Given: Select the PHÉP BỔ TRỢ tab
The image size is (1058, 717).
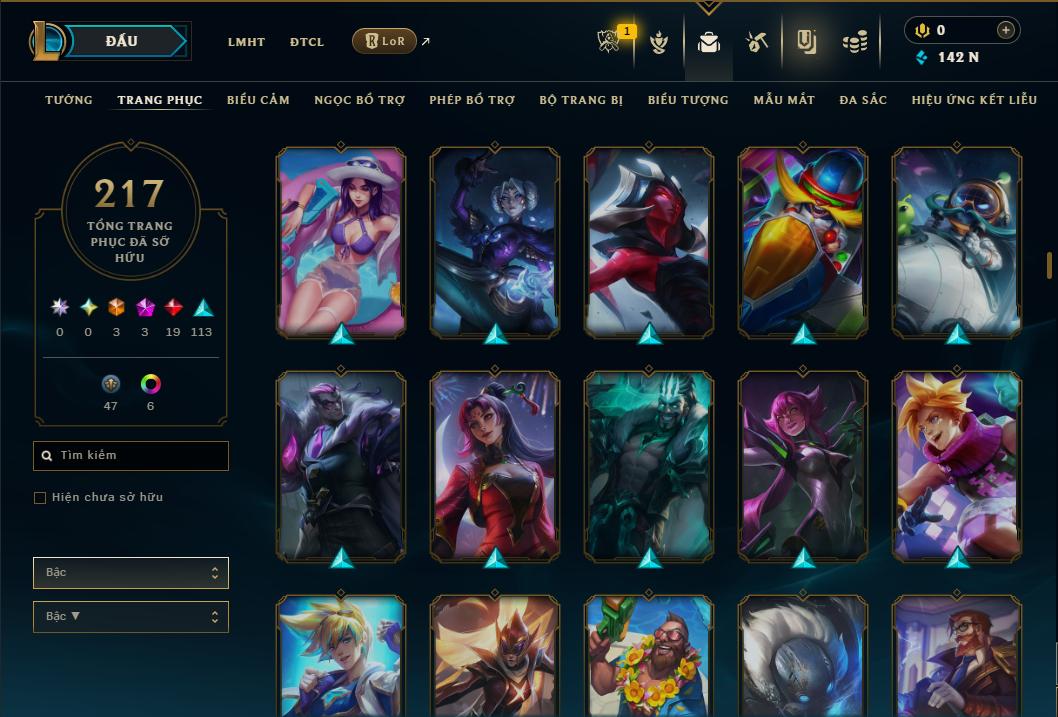Looking at the screenshot, I should point(472,100).
